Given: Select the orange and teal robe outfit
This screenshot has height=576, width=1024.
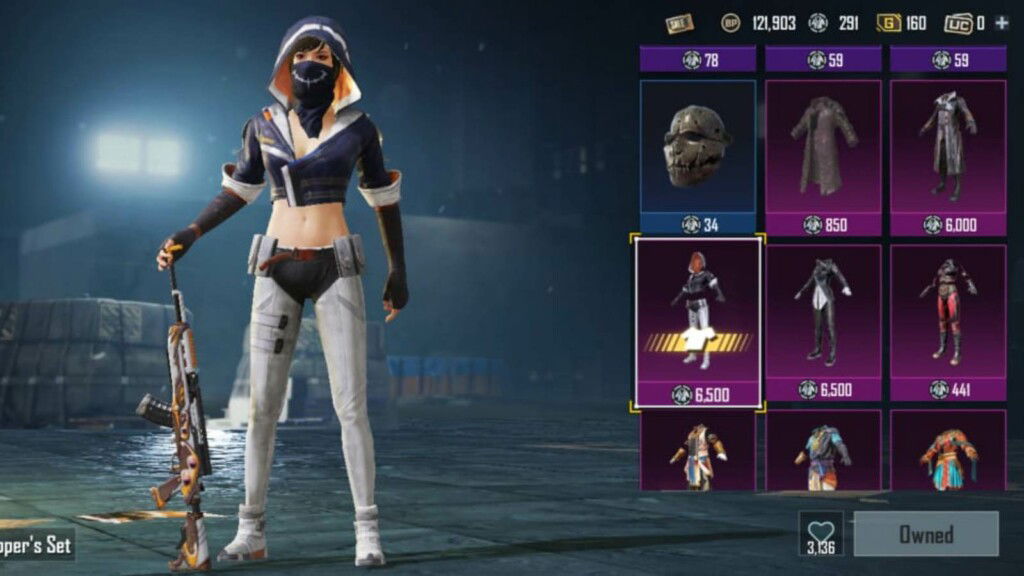Looking at the screenshot, I should [x=948, y=455].
